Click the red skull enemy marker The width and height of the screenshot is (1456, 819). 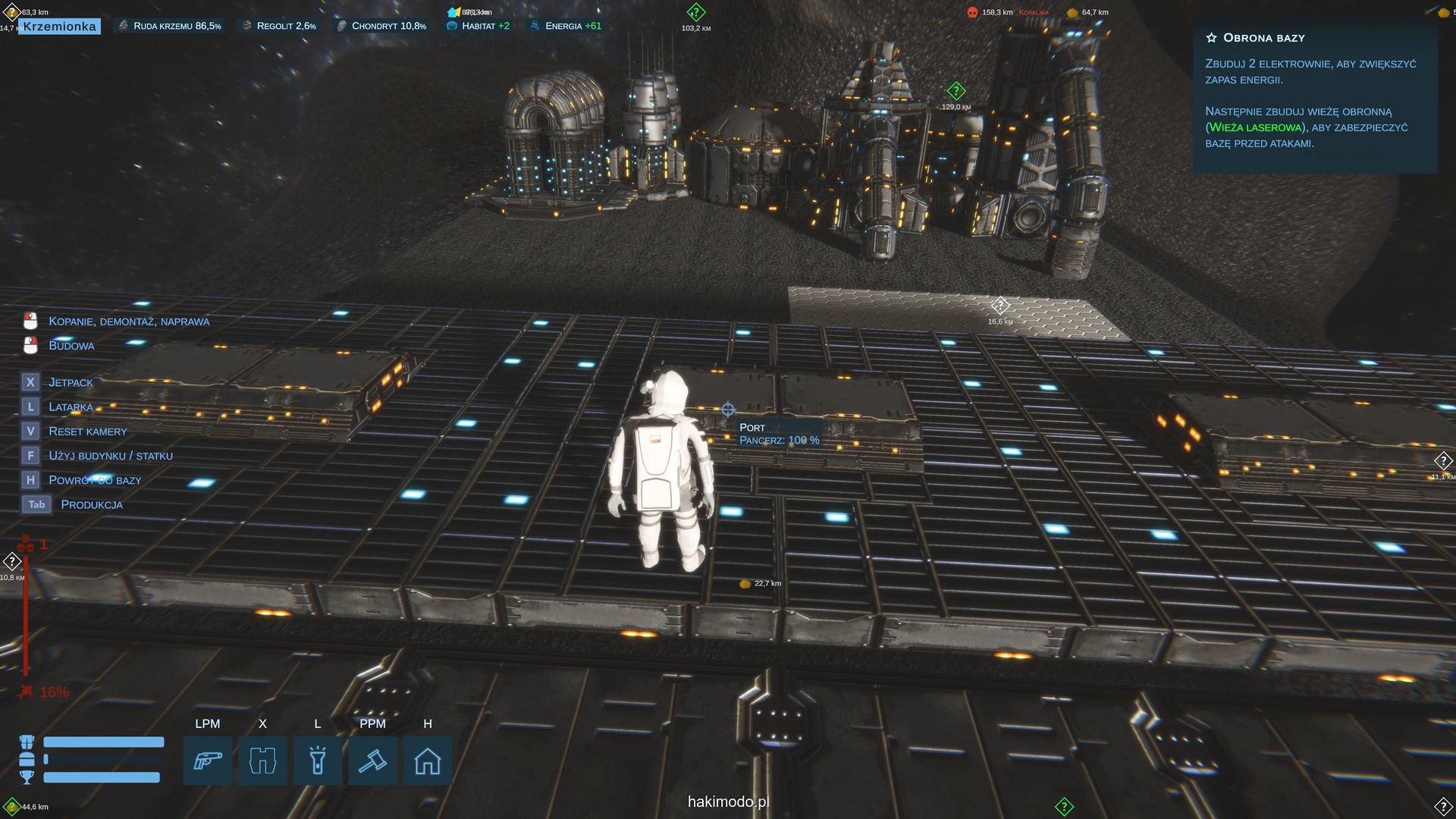tap(972, 12)
